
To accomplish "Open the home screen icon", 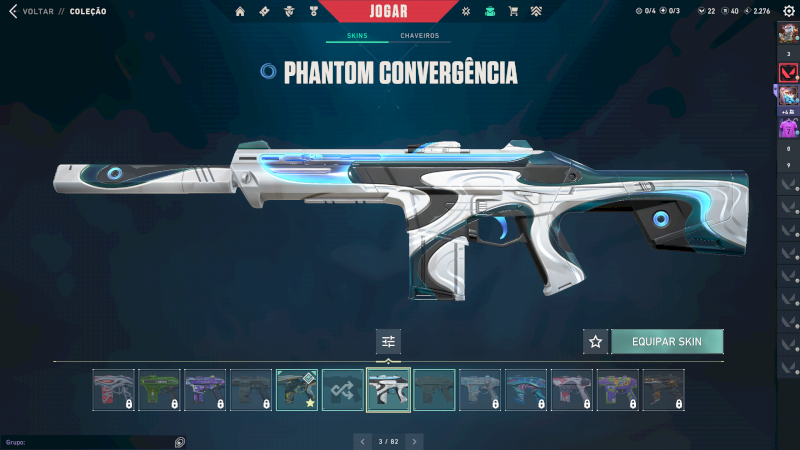I will point(240,11).
